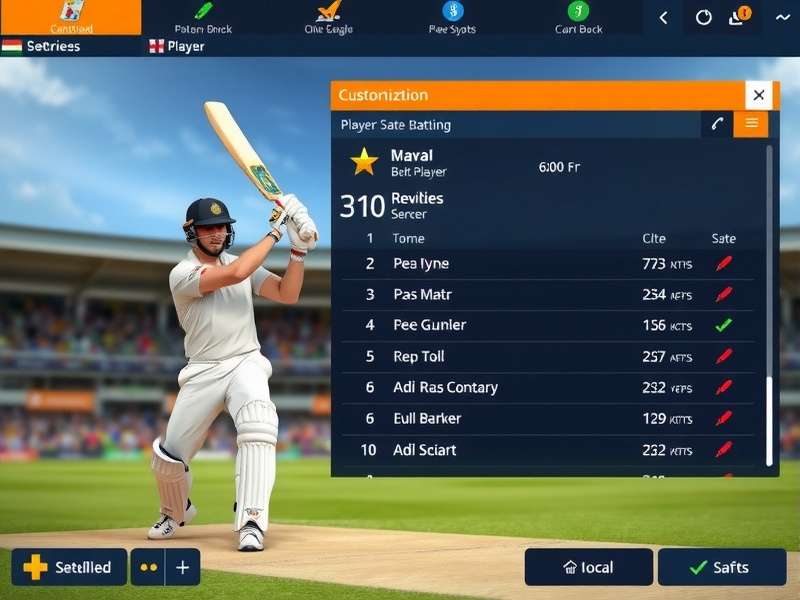This screenshot has height=600, width=800.
Task: Switch to the Pee Syats tab
Action: click(452, 17)
